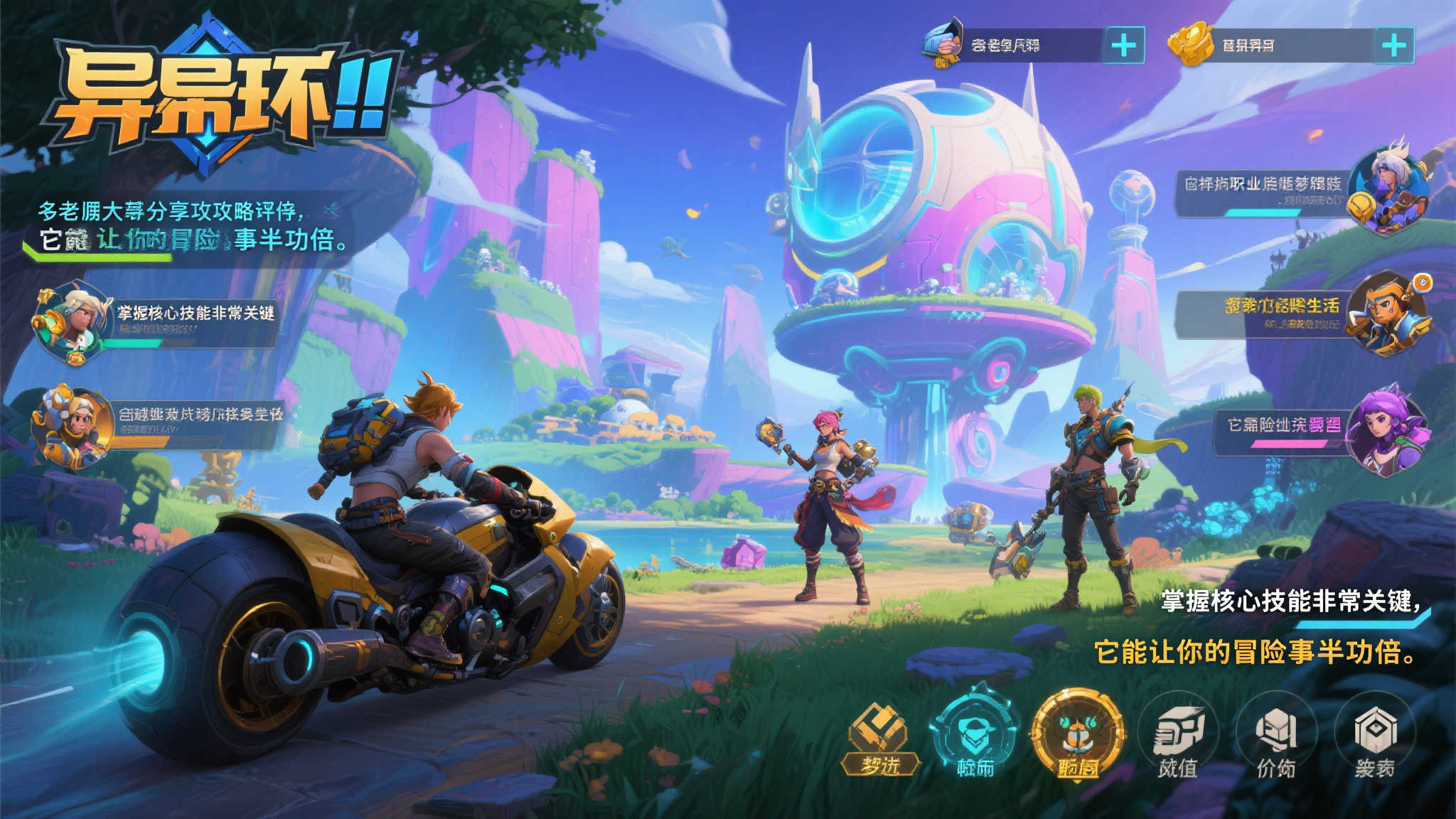This screenshot has height=819, width=1456.
Task: Click the plus button beside the blue helmet currency
Action: [1123, 45]
